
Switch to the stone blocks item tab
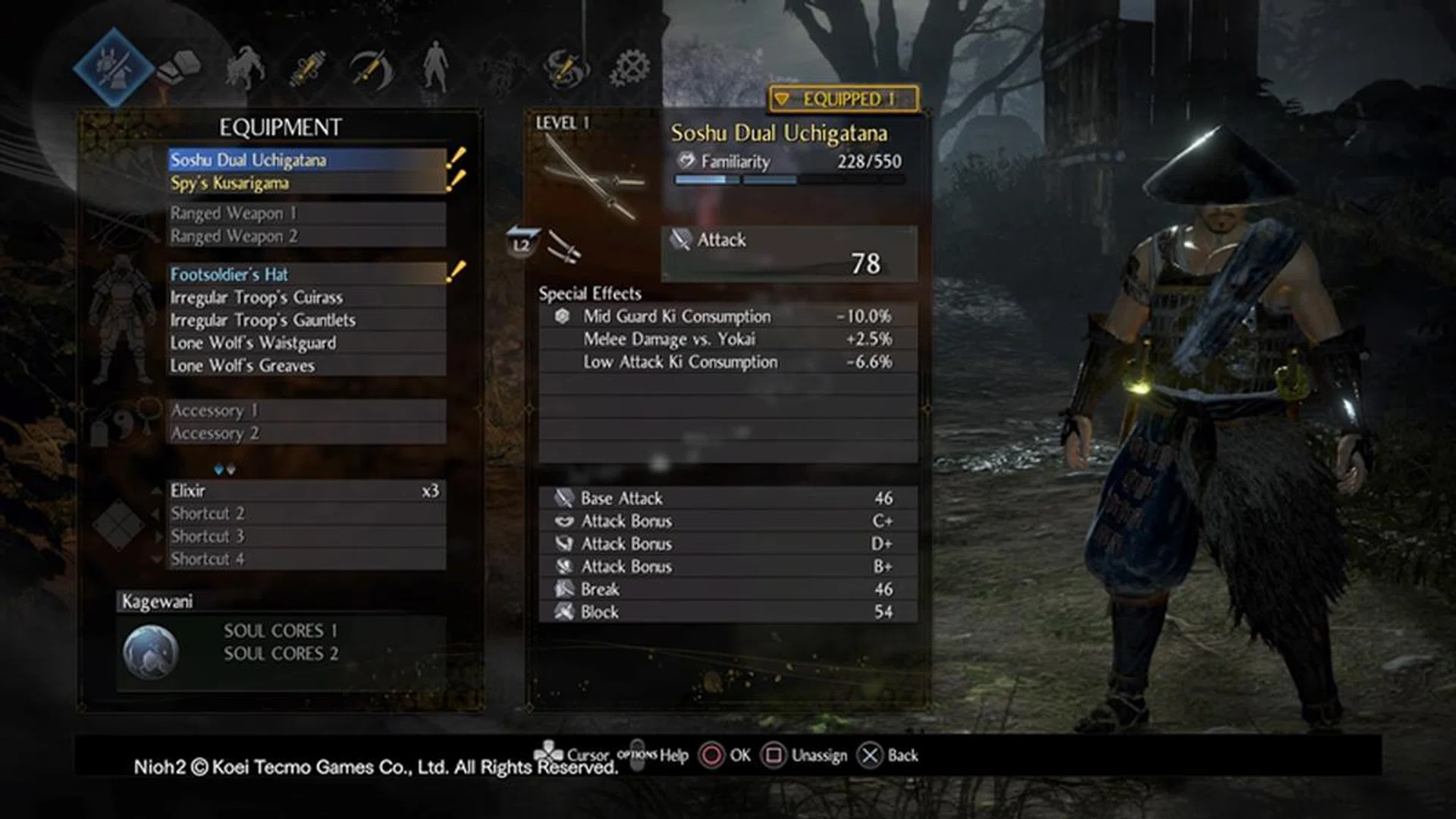[180, 68]
